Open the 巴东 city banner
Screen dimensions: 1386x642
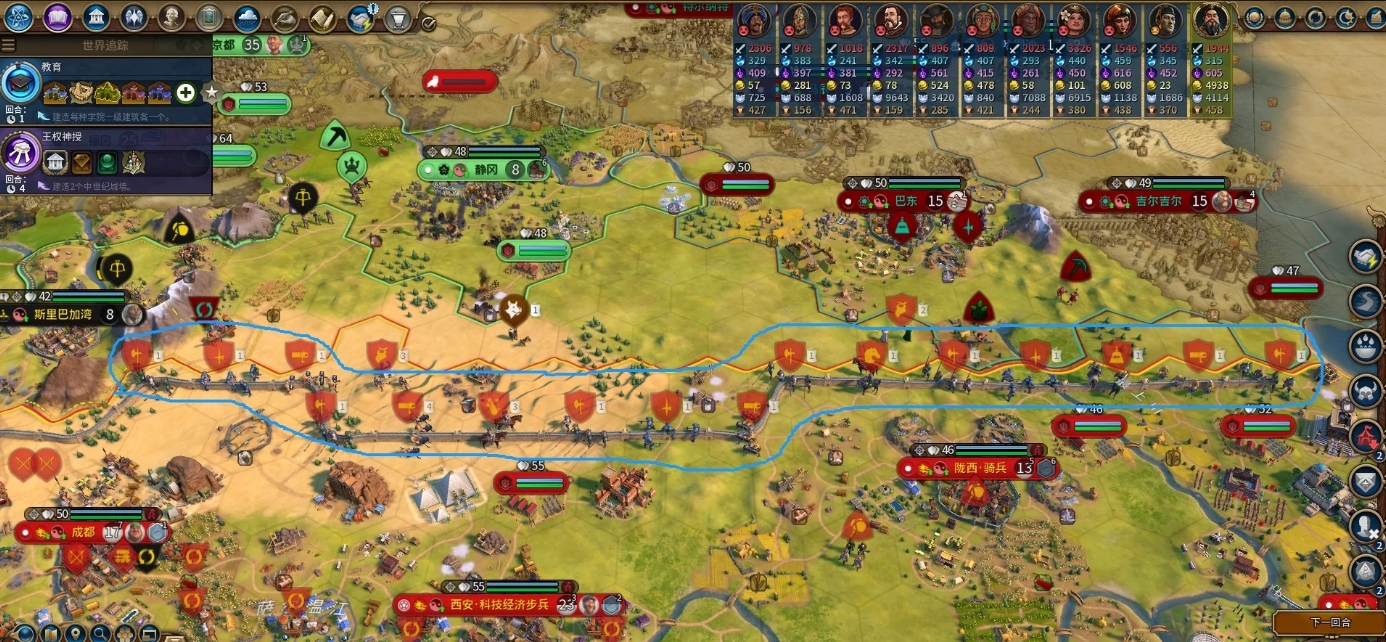click(x=904, y=201)
